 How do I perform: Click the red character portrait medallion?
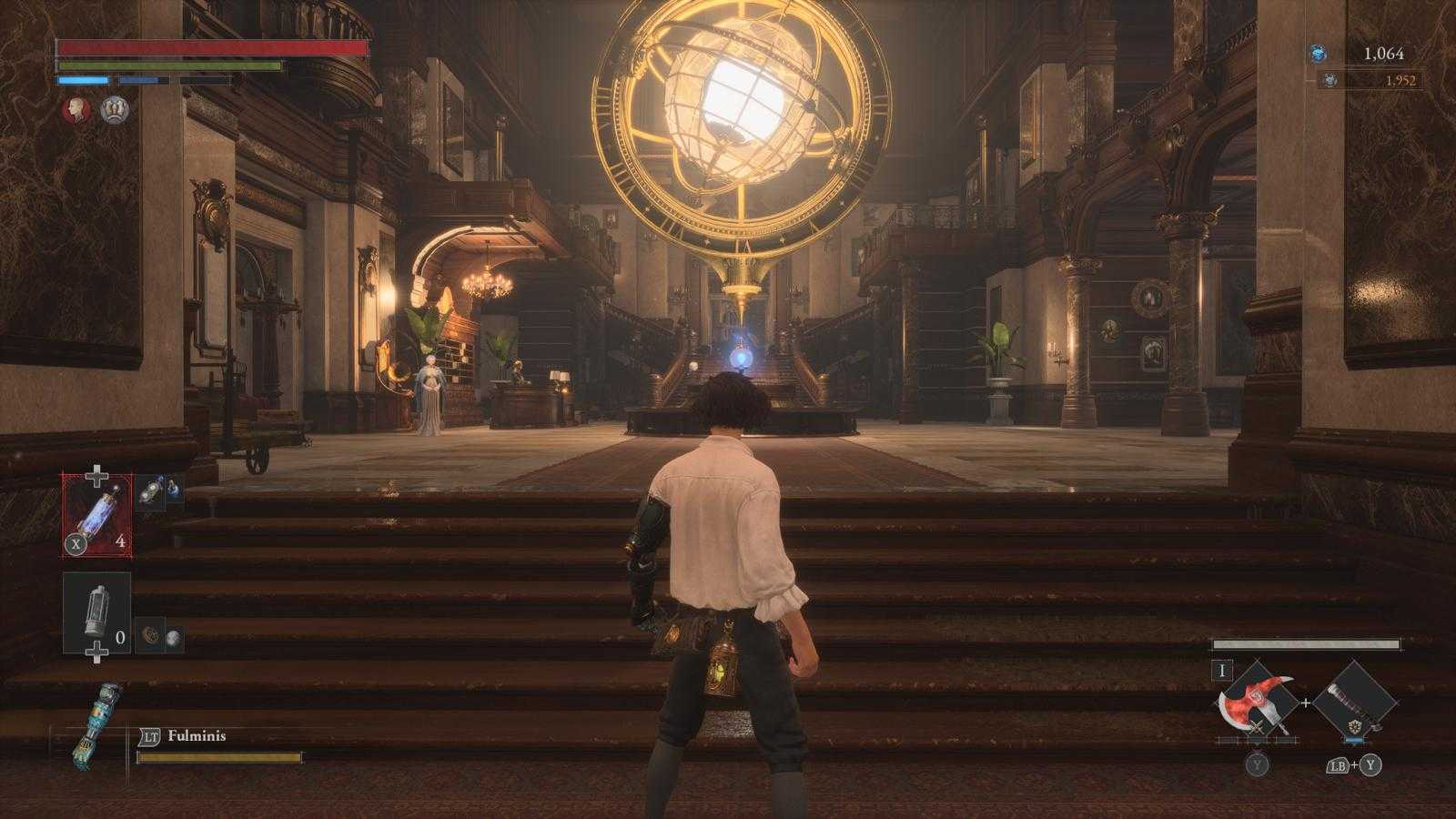coord(76,111)
